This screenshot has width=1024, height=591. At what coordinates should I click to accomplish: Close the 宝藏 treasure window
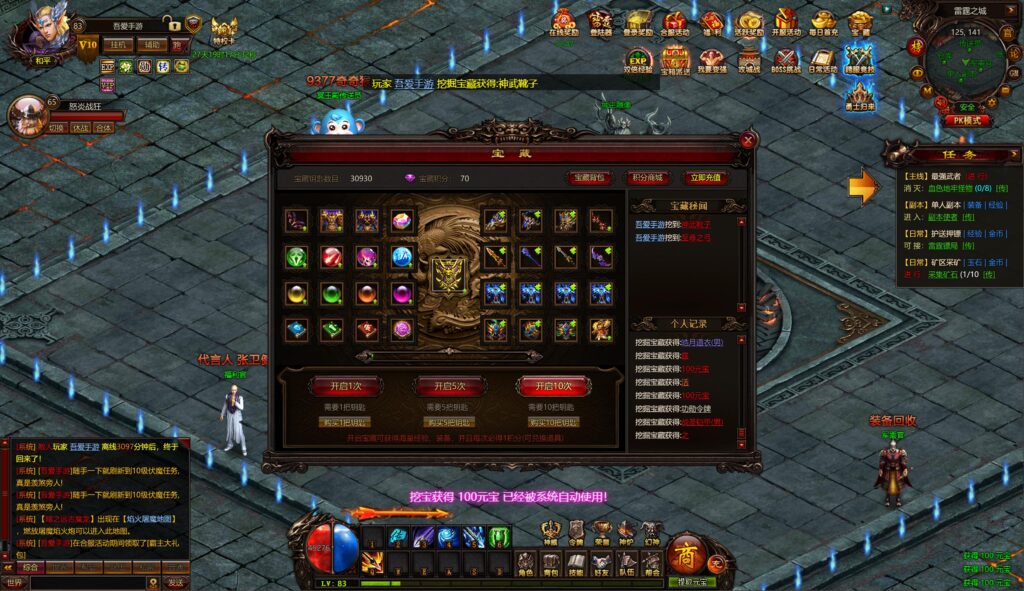coord(748,141)
